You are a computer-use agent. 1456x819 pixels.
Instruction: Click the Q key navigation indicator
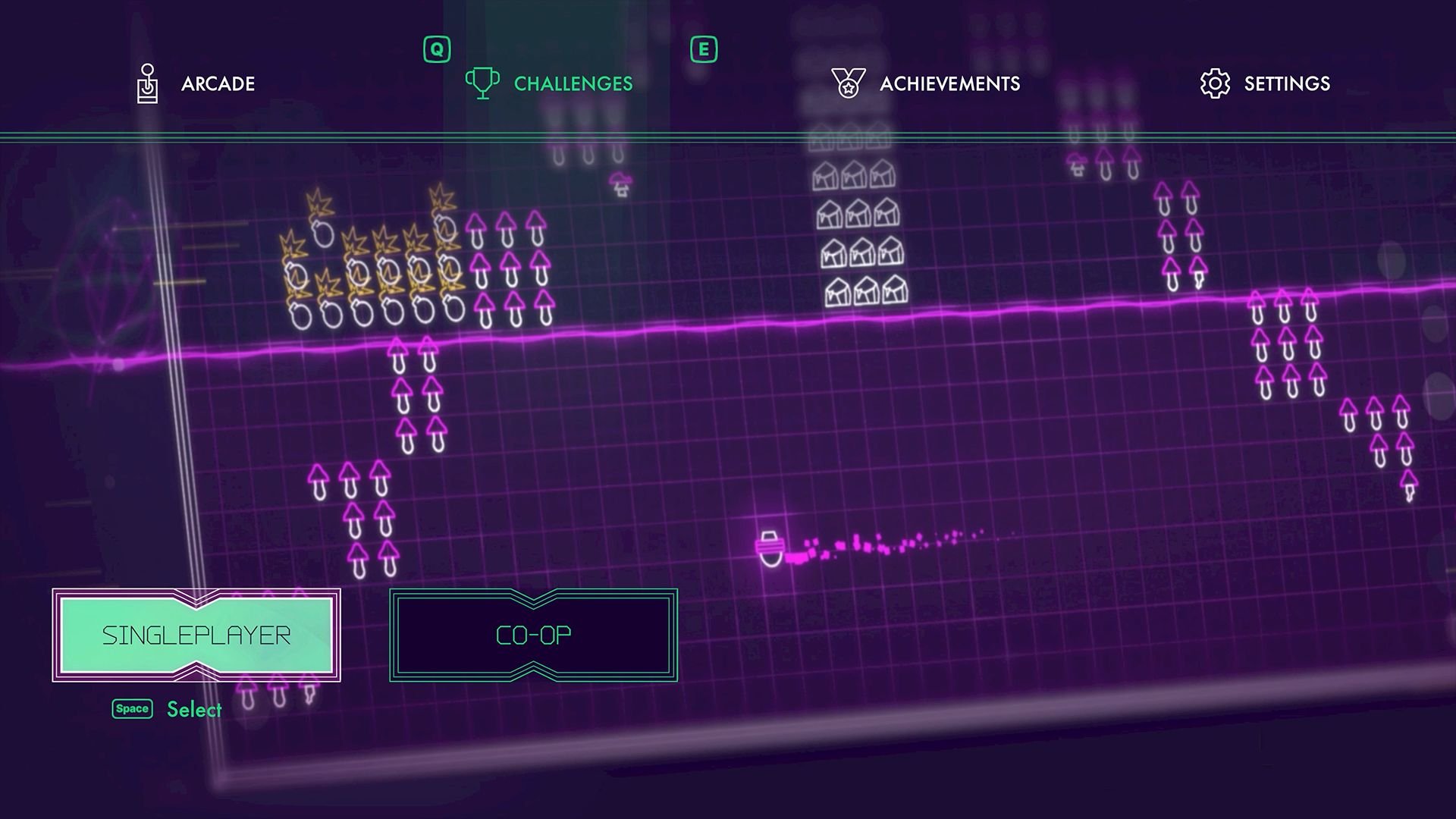[x=436, y=49]
